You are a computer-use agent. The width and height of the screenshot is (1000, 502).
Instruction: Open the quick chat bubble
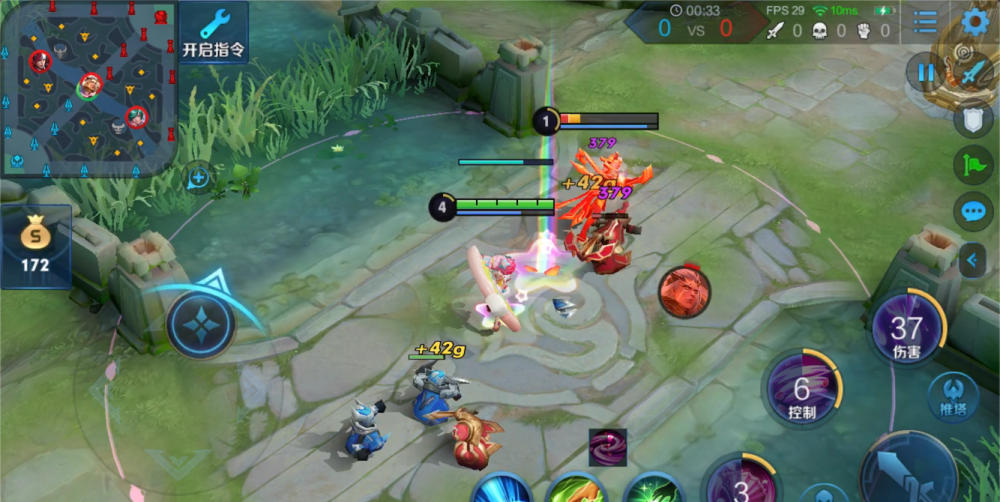tap(973, 212)
